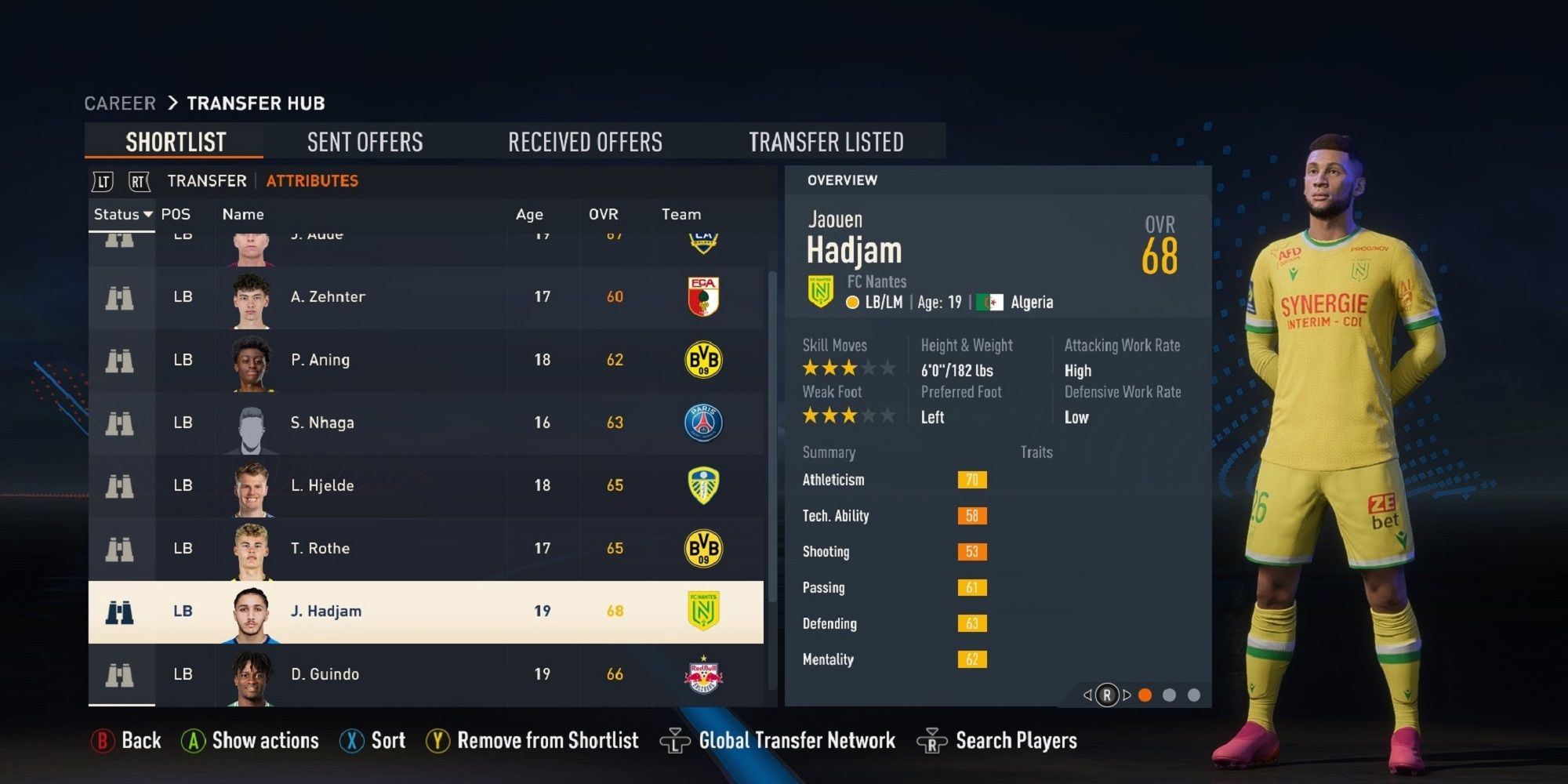1568x784 pixels.
Task: Open the Attributes view
Action: [311, 180]
